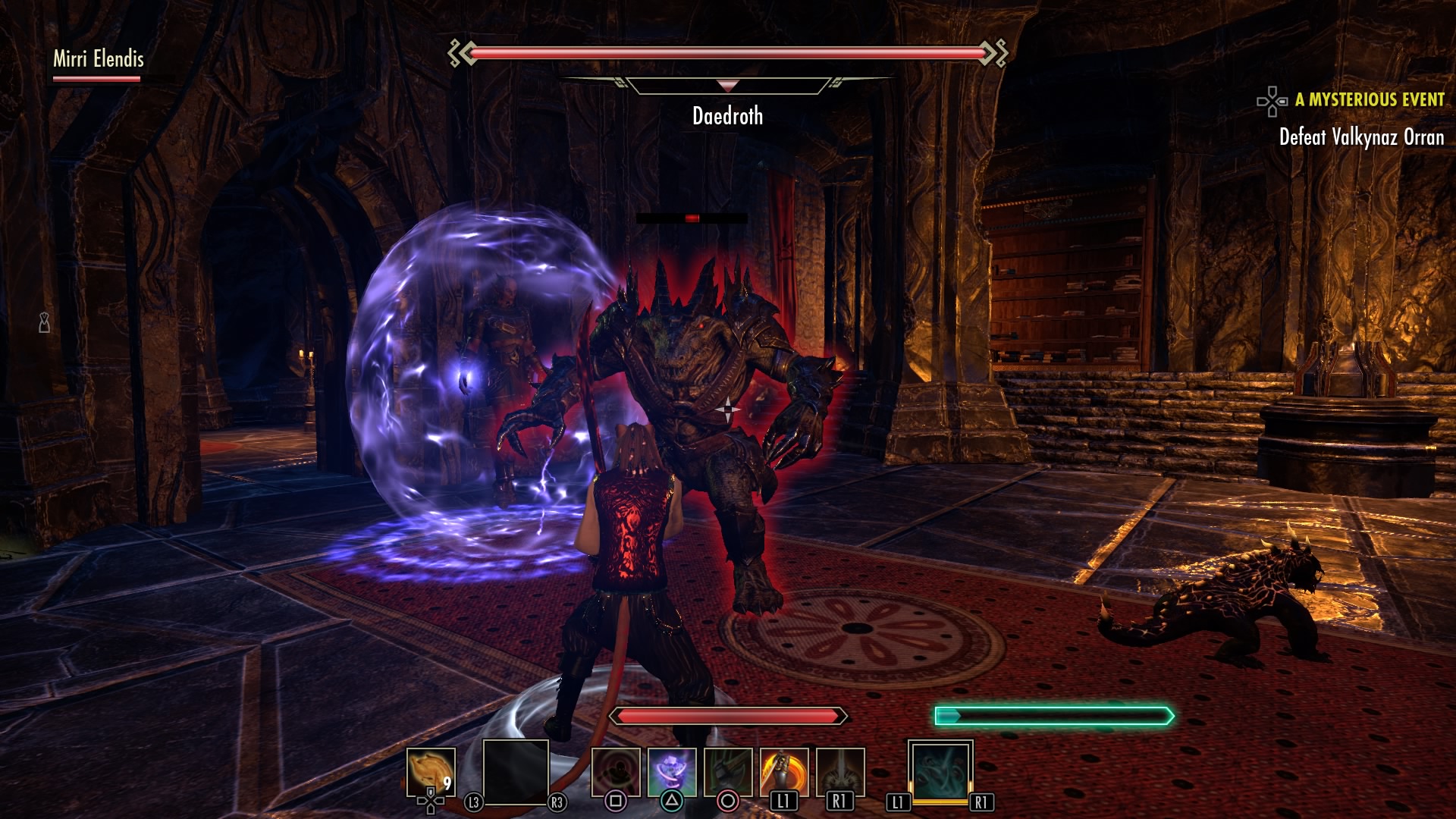Select the Daedroth target name plate
Viewport: 1456px width, 819px height.
point(727,116)
